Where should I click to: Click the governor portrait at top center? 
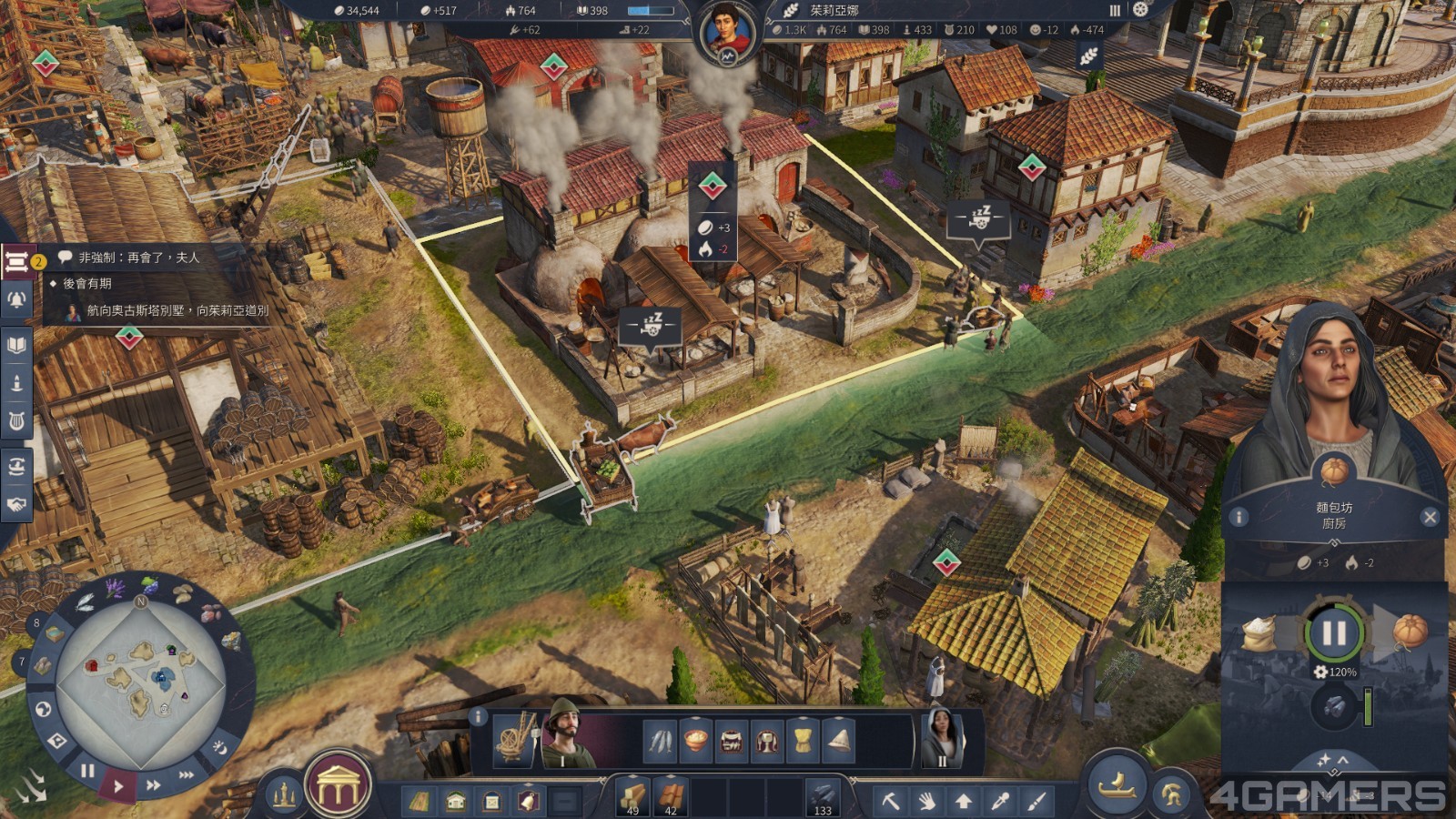(x=728, y=34)
